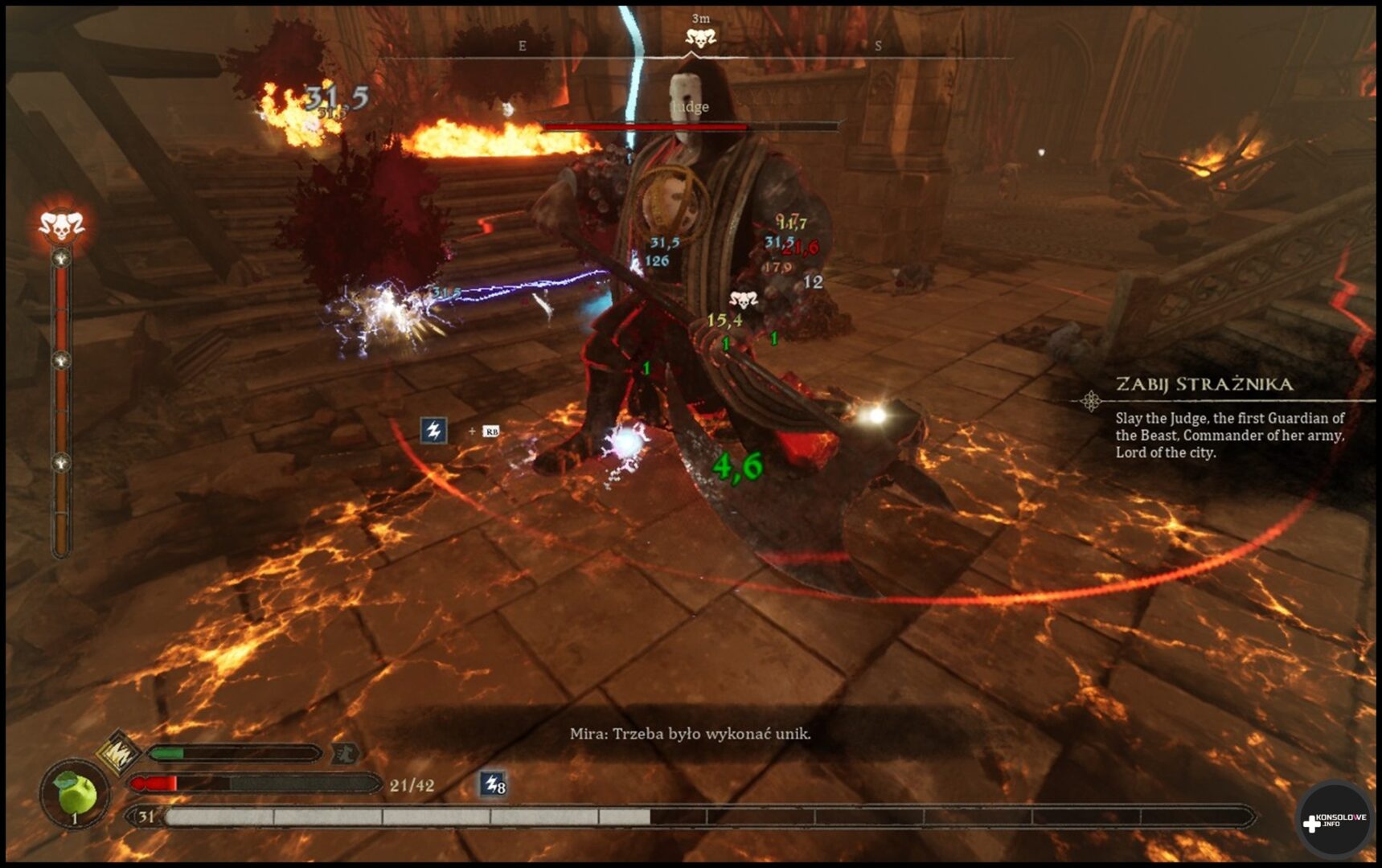Open the Zabij Strażnika objective tracker
1382x868 pixels.
[1204, 384]
